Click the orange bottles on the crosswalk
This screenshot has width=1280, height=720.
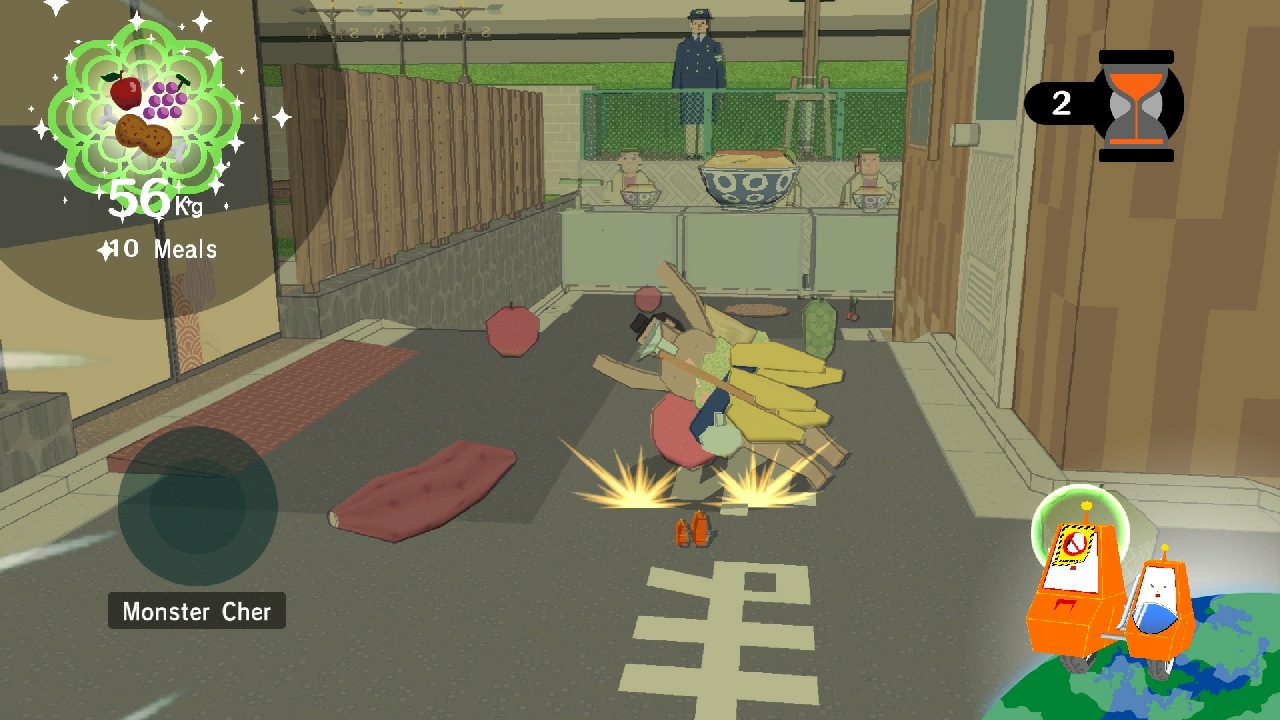pos(692,528)
